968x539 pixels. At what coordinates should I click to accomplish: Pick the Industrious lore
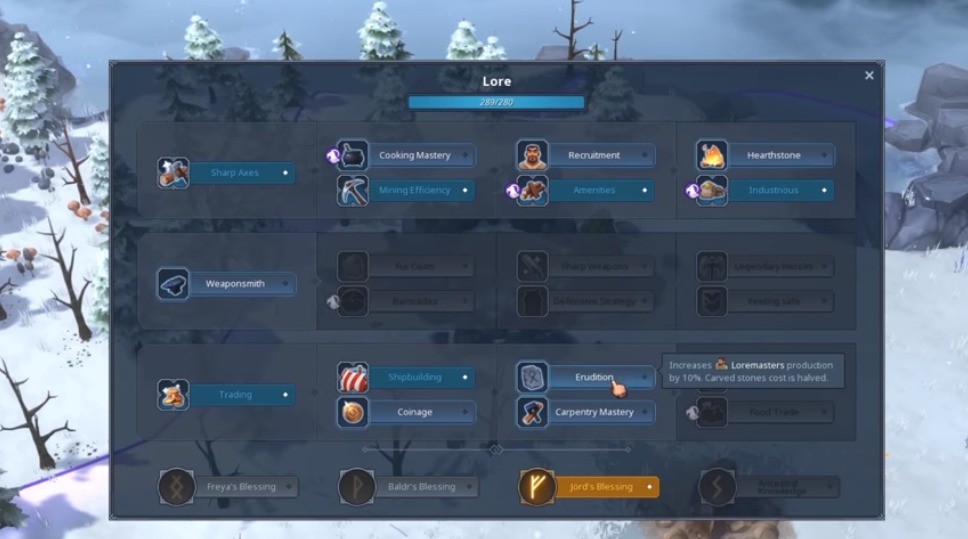click(x=774, y=190)
